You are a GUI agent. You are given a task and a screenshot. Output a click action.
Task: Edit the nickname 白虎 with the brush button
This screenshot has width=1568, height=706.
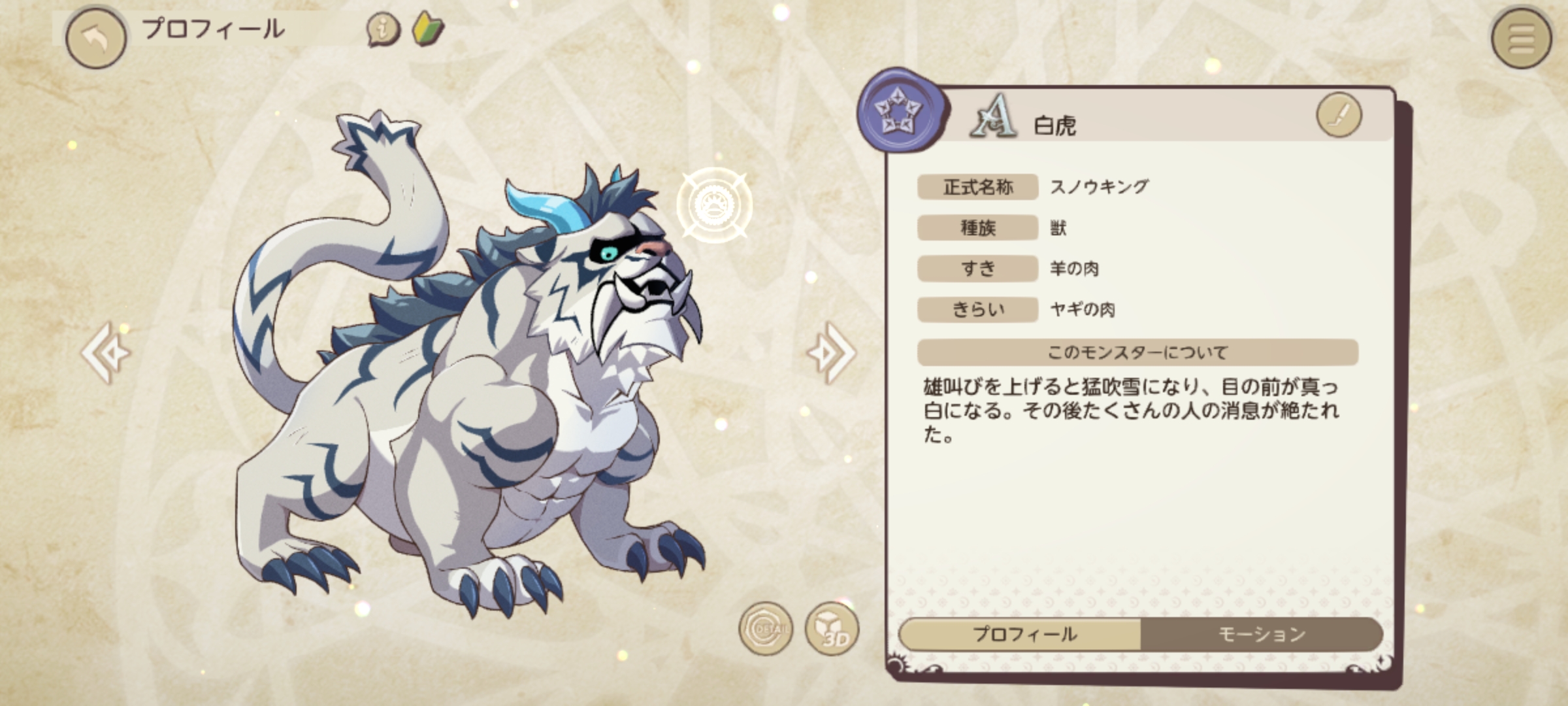[x=1339, y=115]
